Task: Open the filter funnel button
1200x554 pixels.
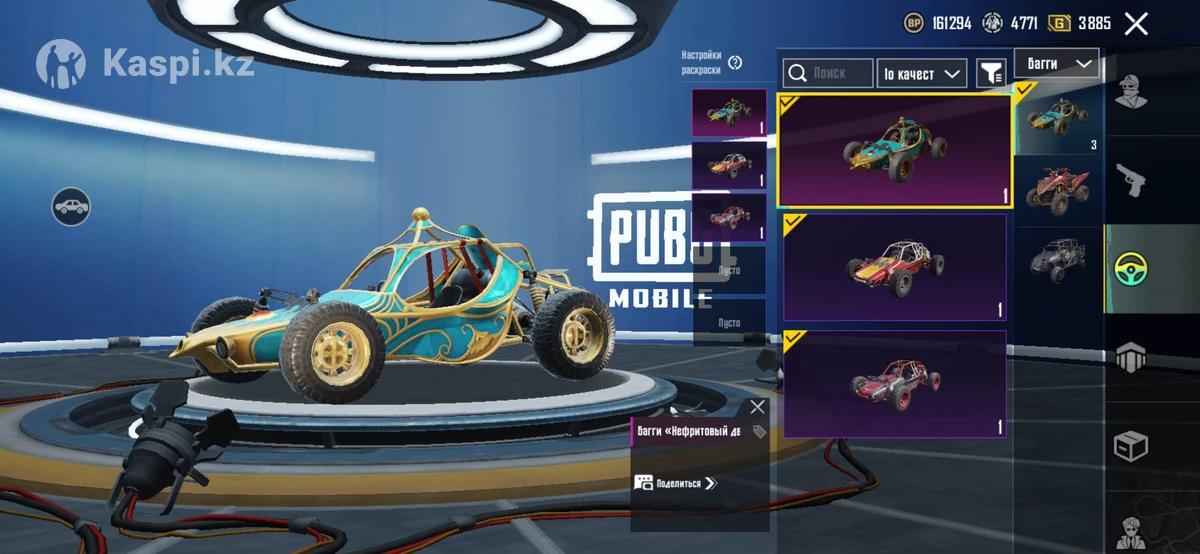Action: pos(990,73)
